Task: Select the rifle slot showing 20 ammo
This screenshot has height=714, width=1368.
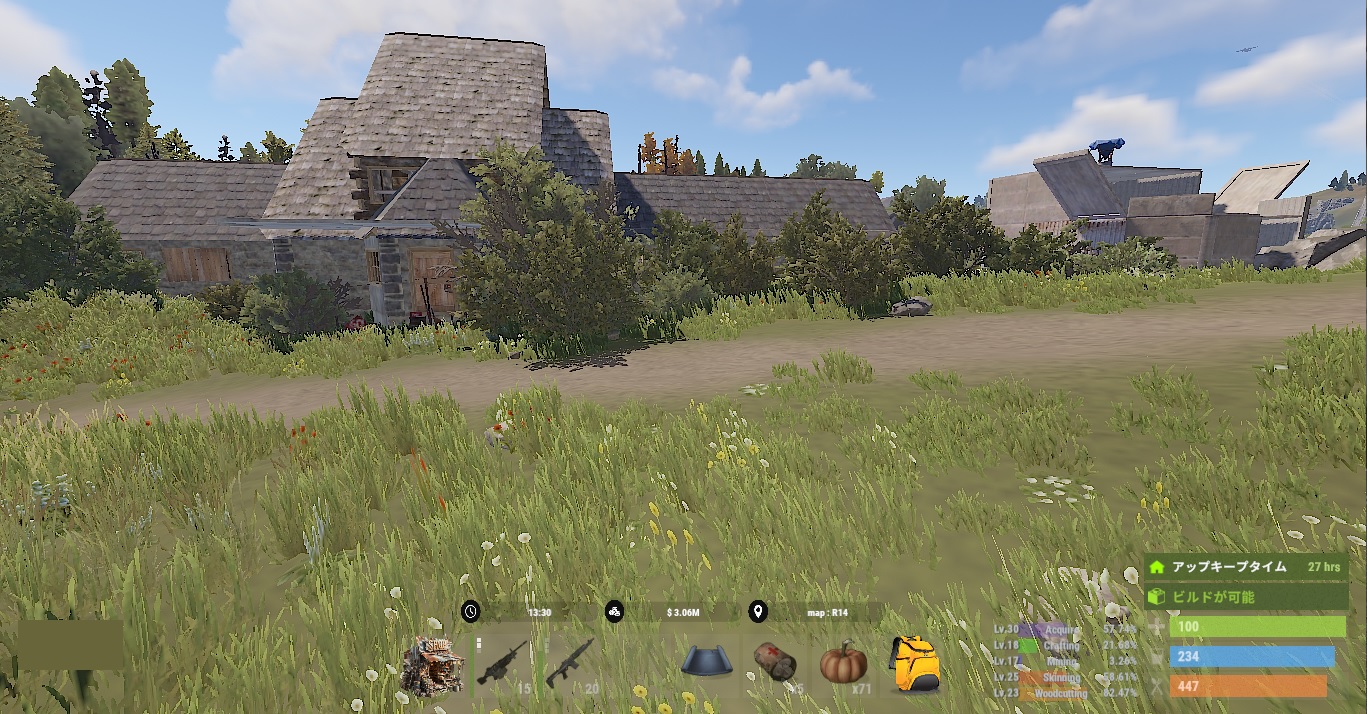Action: [x=571, y=664]
